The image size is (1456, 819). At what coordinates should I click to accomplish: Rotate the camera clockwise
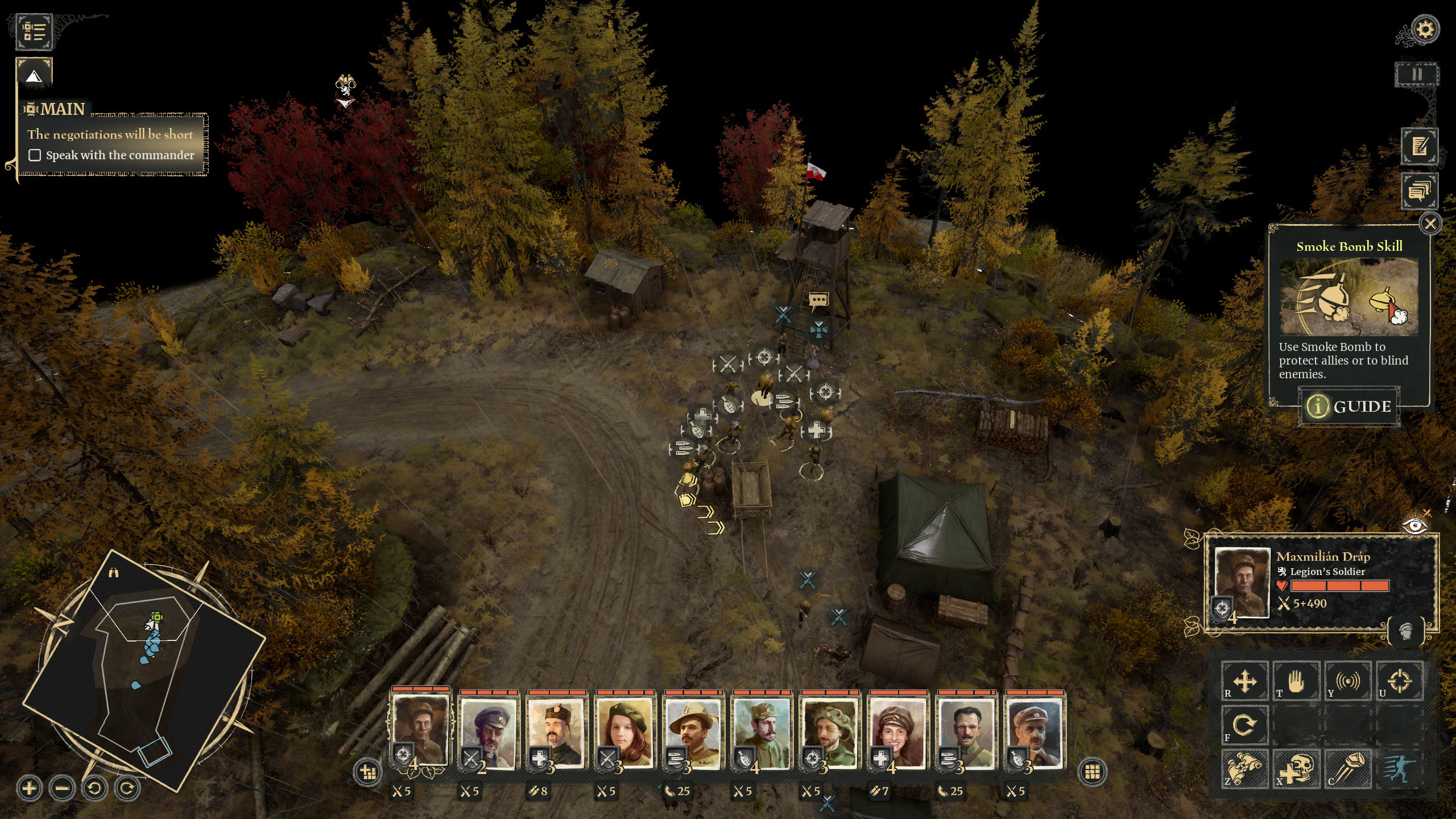127,788
